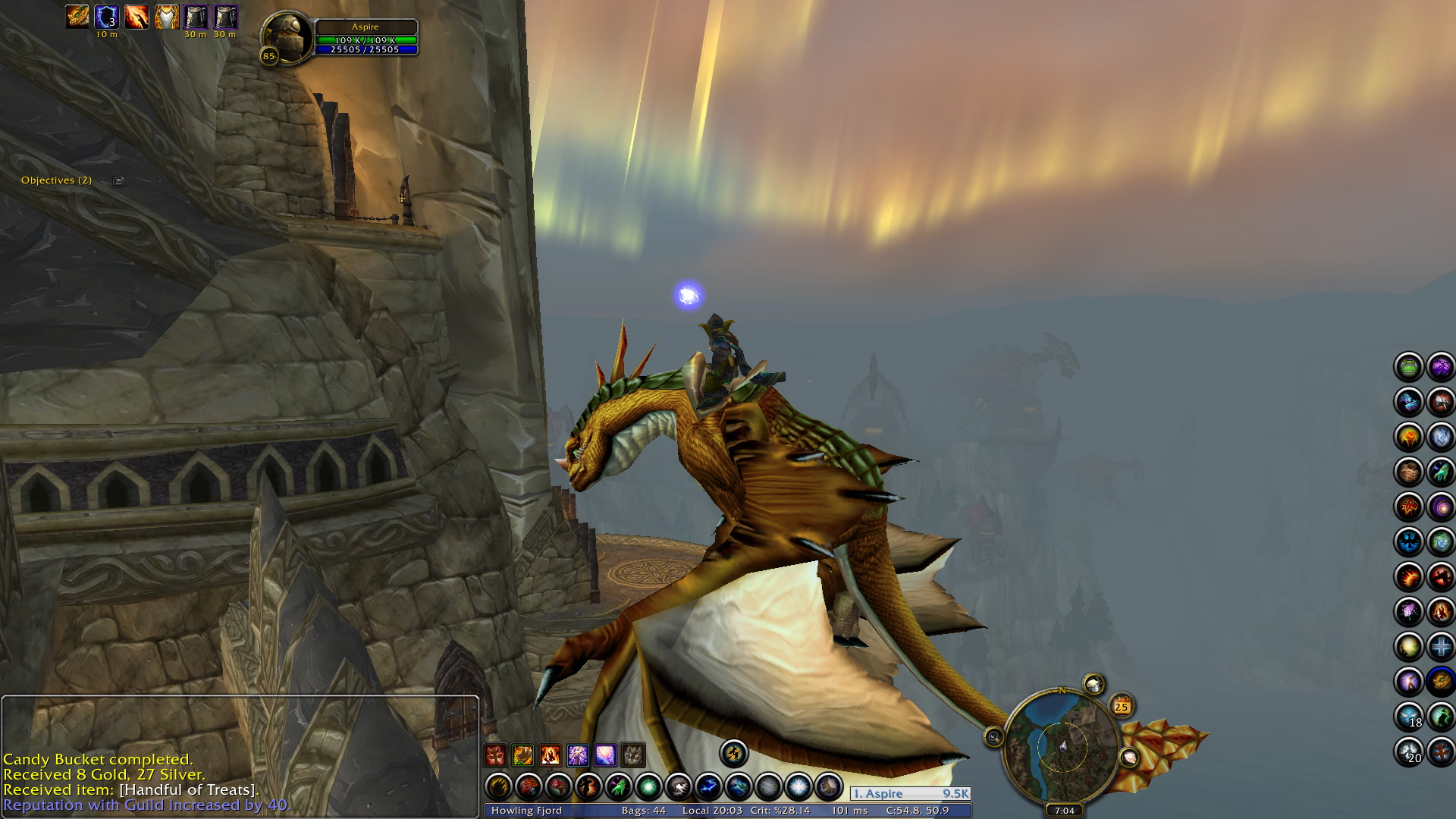Use the side bar item with 18 count
This screenshot has height=819, width=1456.
pyautogui.click(x=1409, y=717)
